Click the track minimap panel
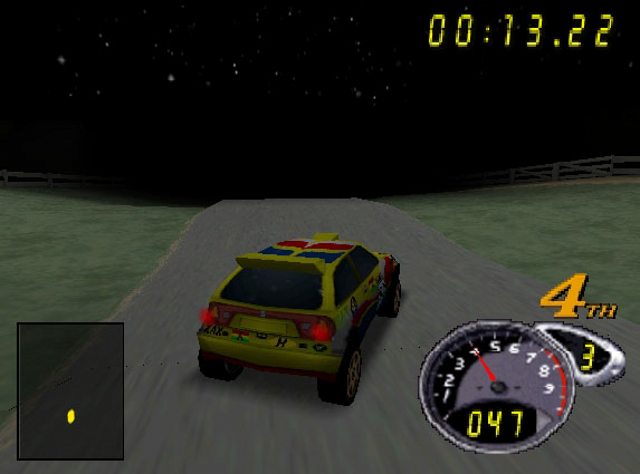The width and height of the screenshot is (640, 474). [x=70, y=390]
